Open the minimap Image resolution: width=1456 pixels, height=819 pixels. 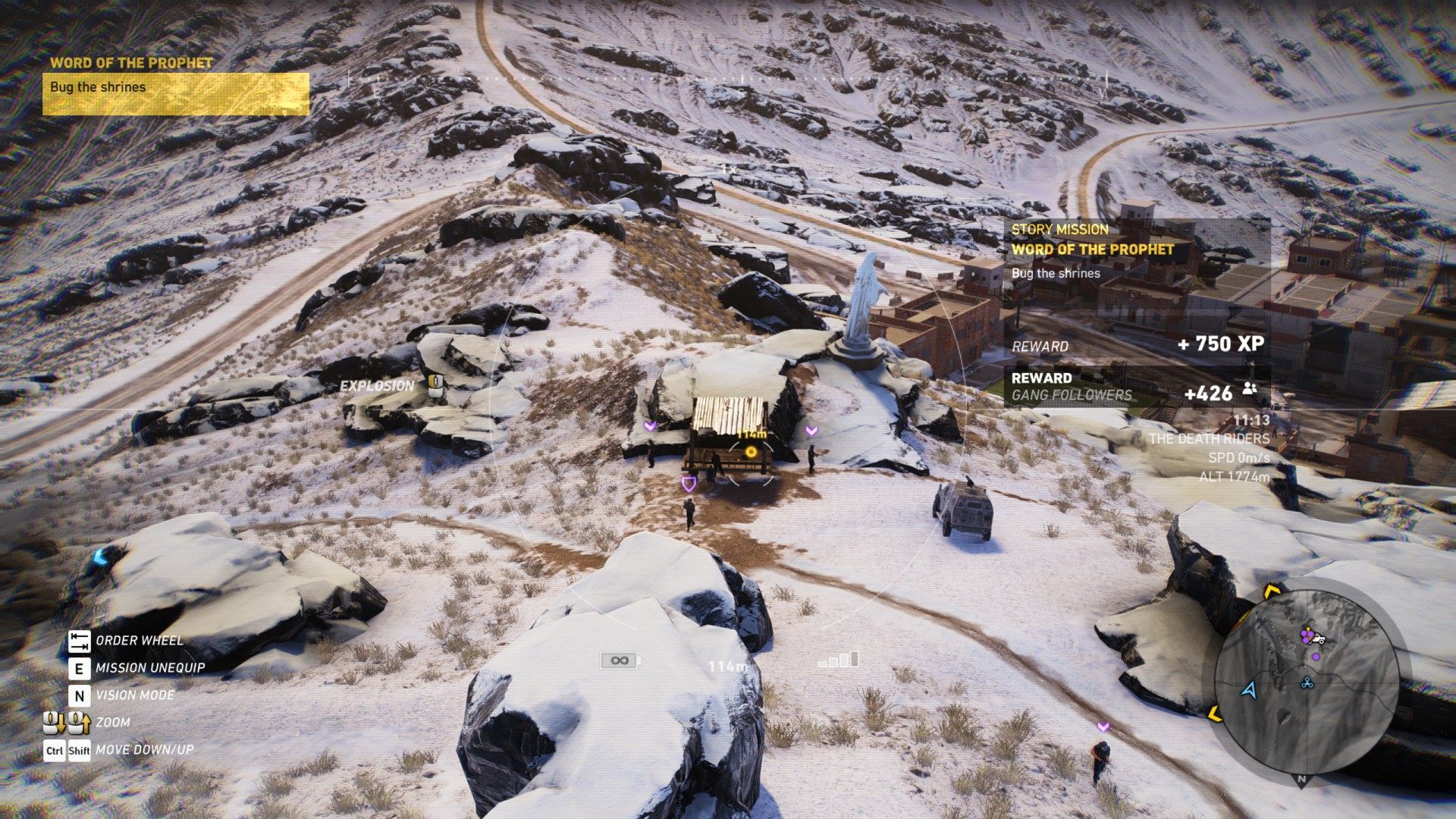[1306, 681]
